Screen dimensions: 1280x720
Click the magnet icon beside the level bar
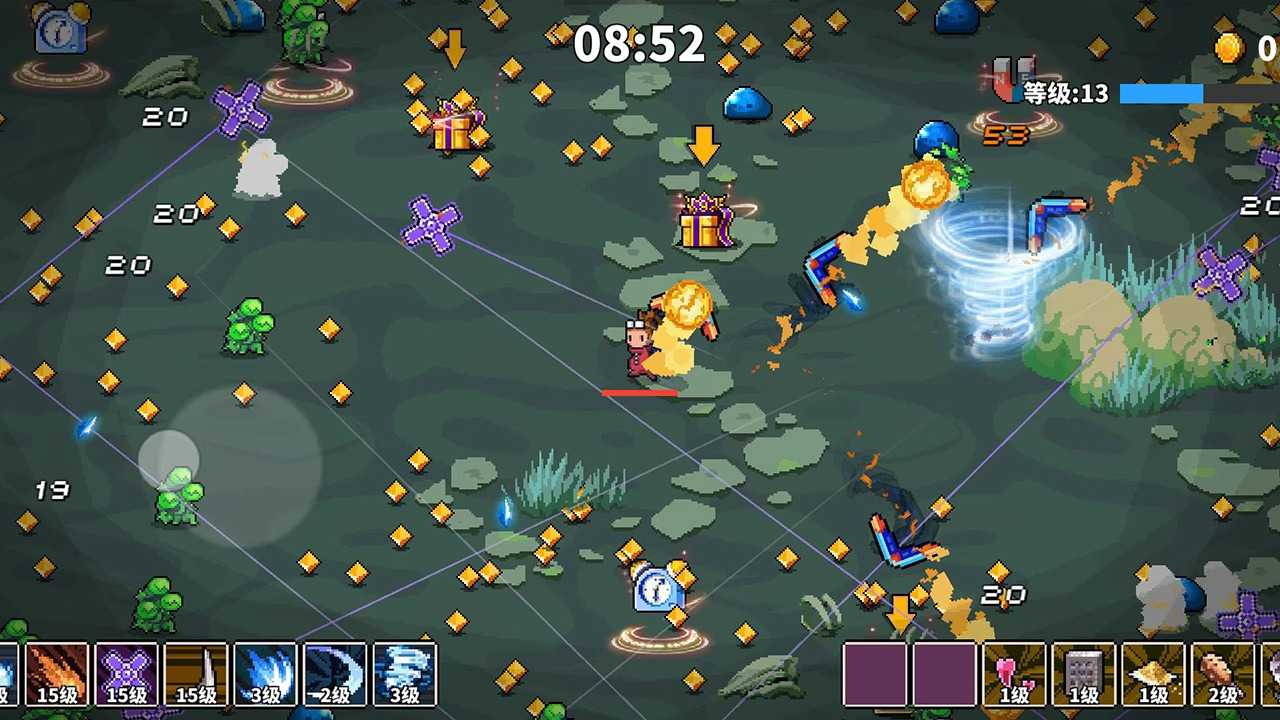[x=1009, y=82]
